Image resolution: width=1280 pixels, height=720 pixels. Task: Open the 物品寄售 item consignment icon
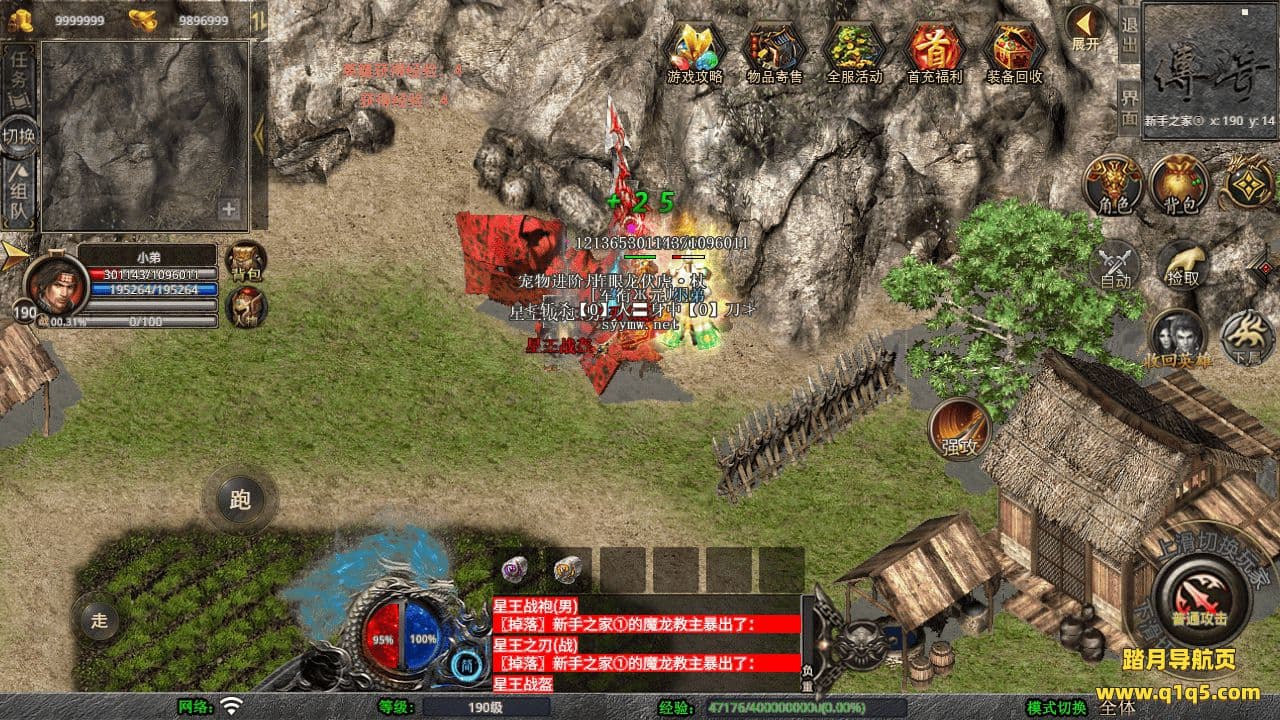pos(775,48)
